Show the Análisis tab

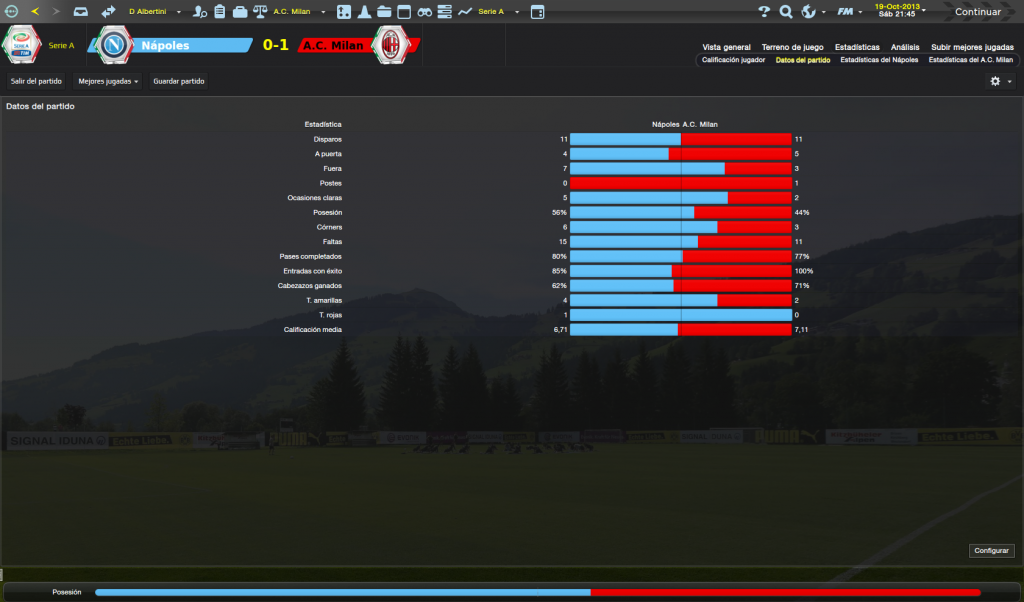tap(905, 47)
